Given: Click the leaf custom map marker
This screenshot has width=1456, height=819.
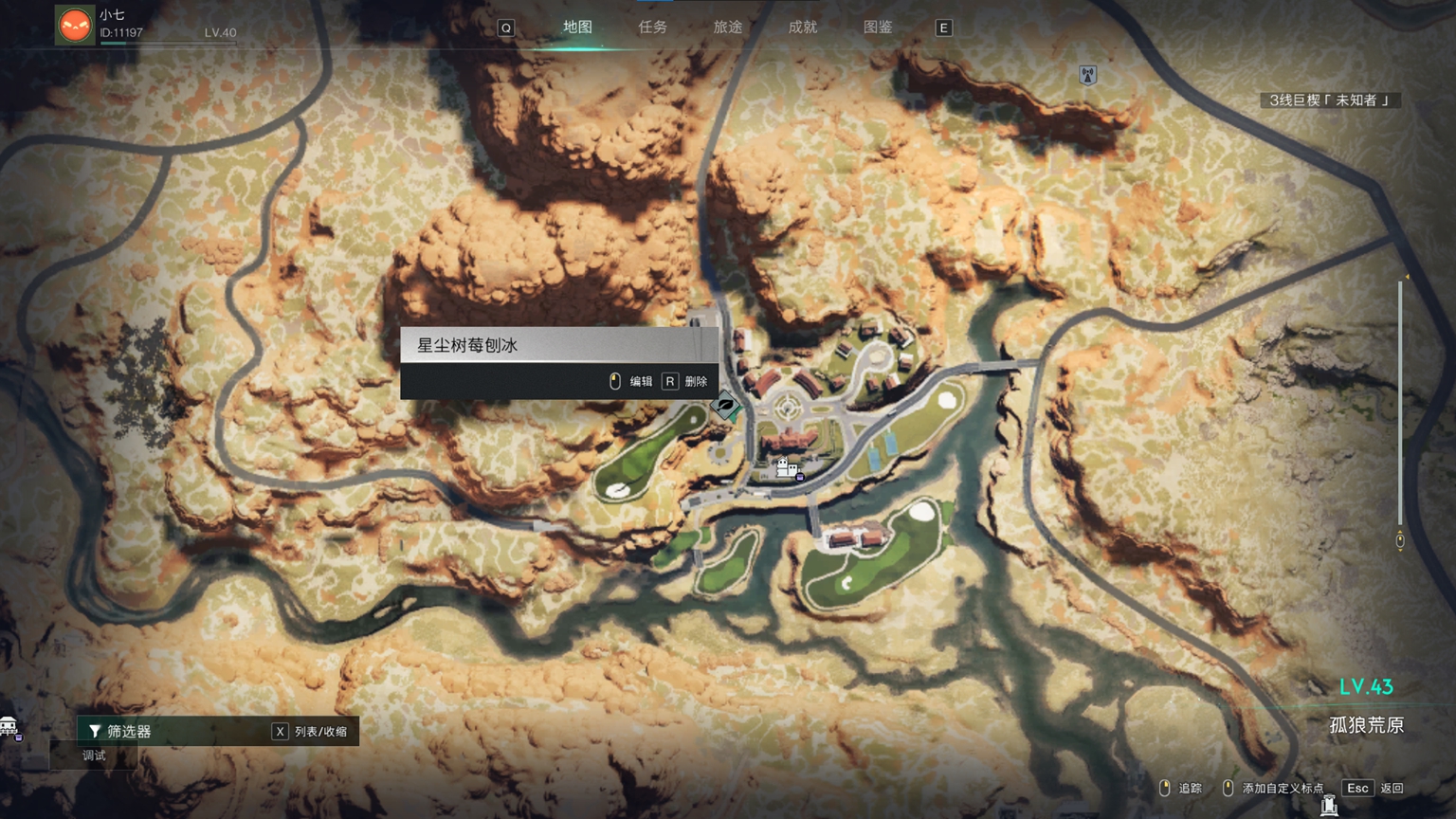Looking at the screenshot, I should (x=726, y=407).
